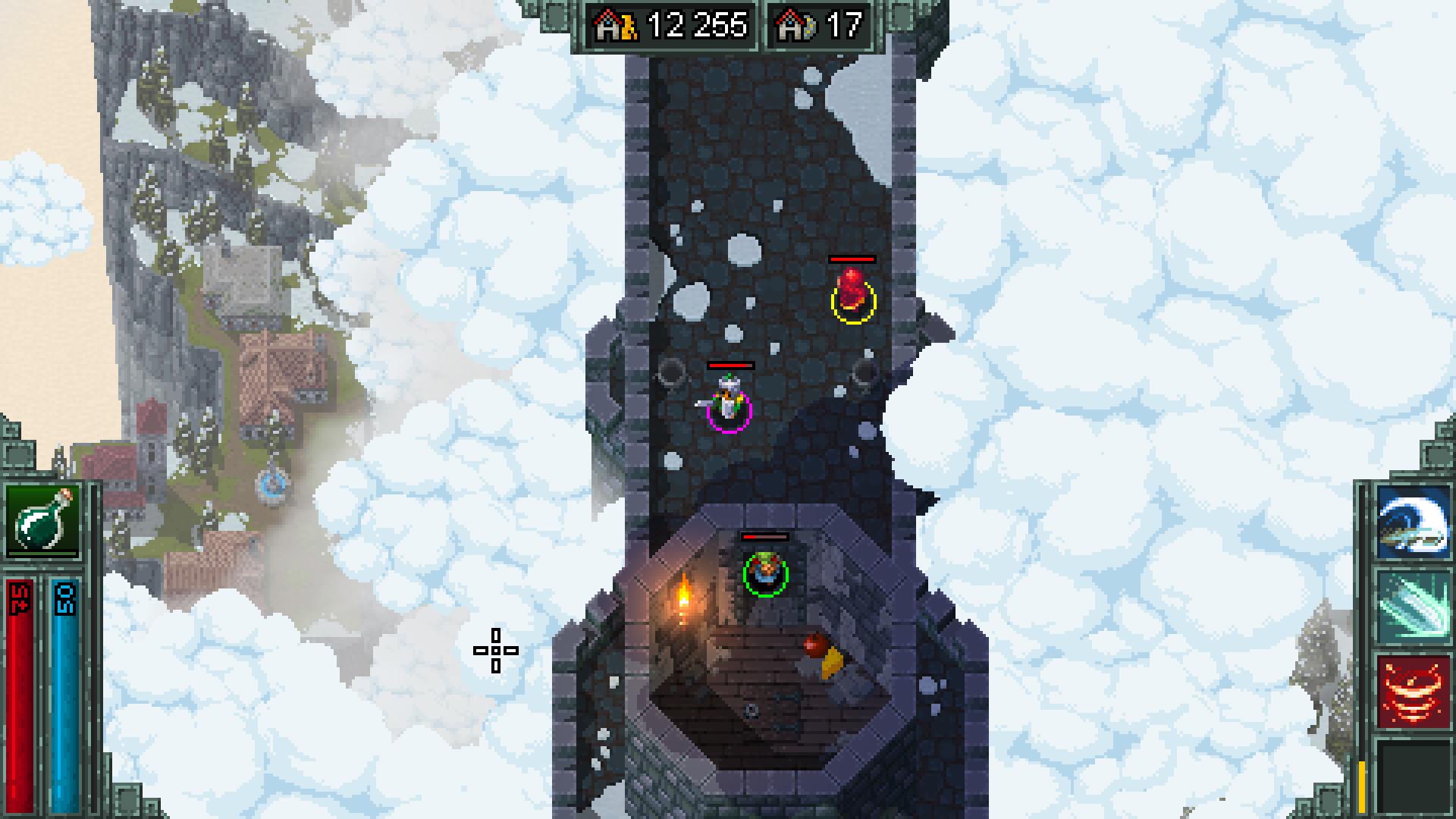Viewport: 1456px width, 819px height.
Task: Click the top resource bar panel
Action: click(x=728, y=24)
